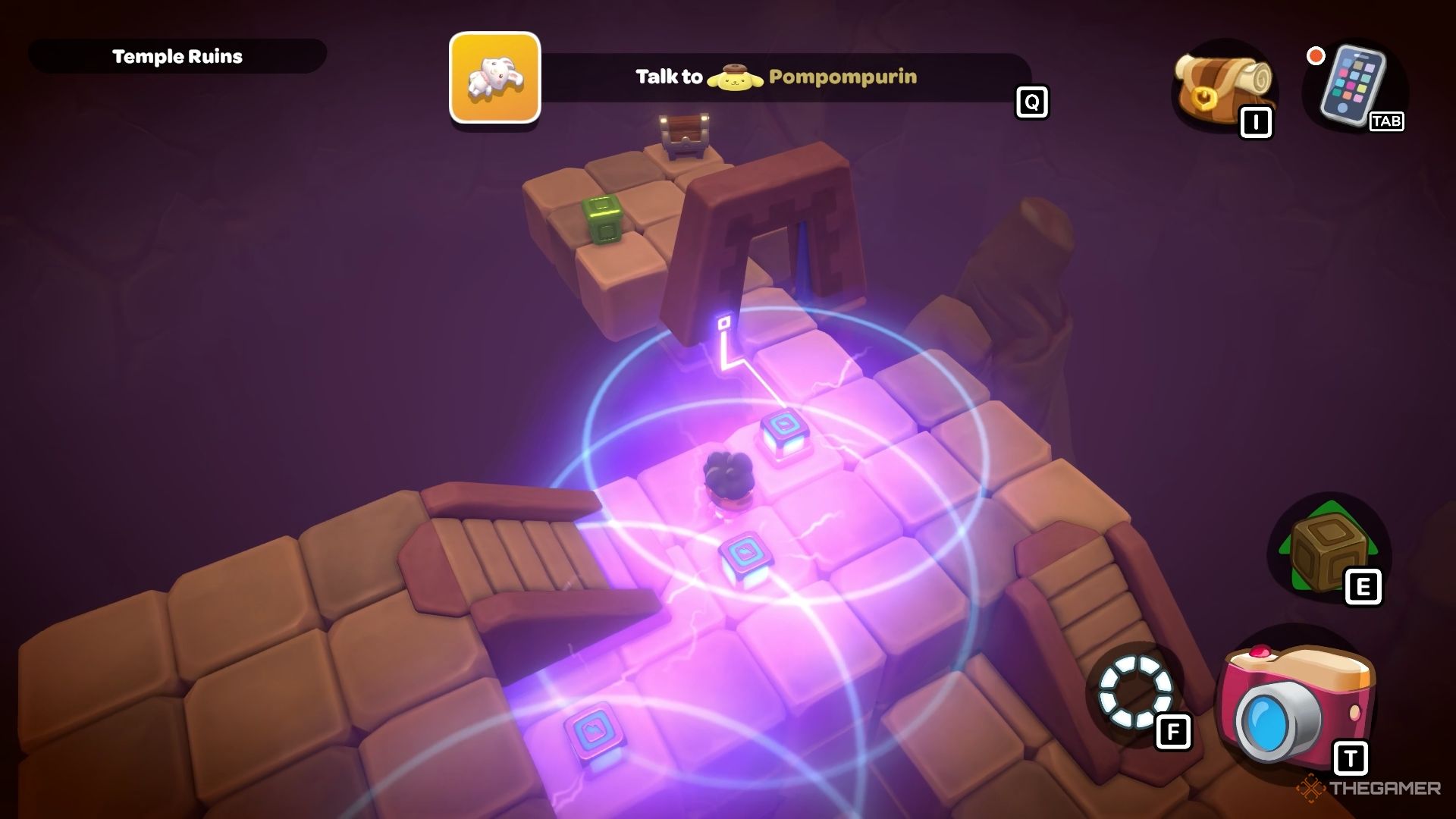This screenshot has height=819, width=1456.
Task: Click the I hotkey badge under the satchel
Action: (x=1257, y=121)
